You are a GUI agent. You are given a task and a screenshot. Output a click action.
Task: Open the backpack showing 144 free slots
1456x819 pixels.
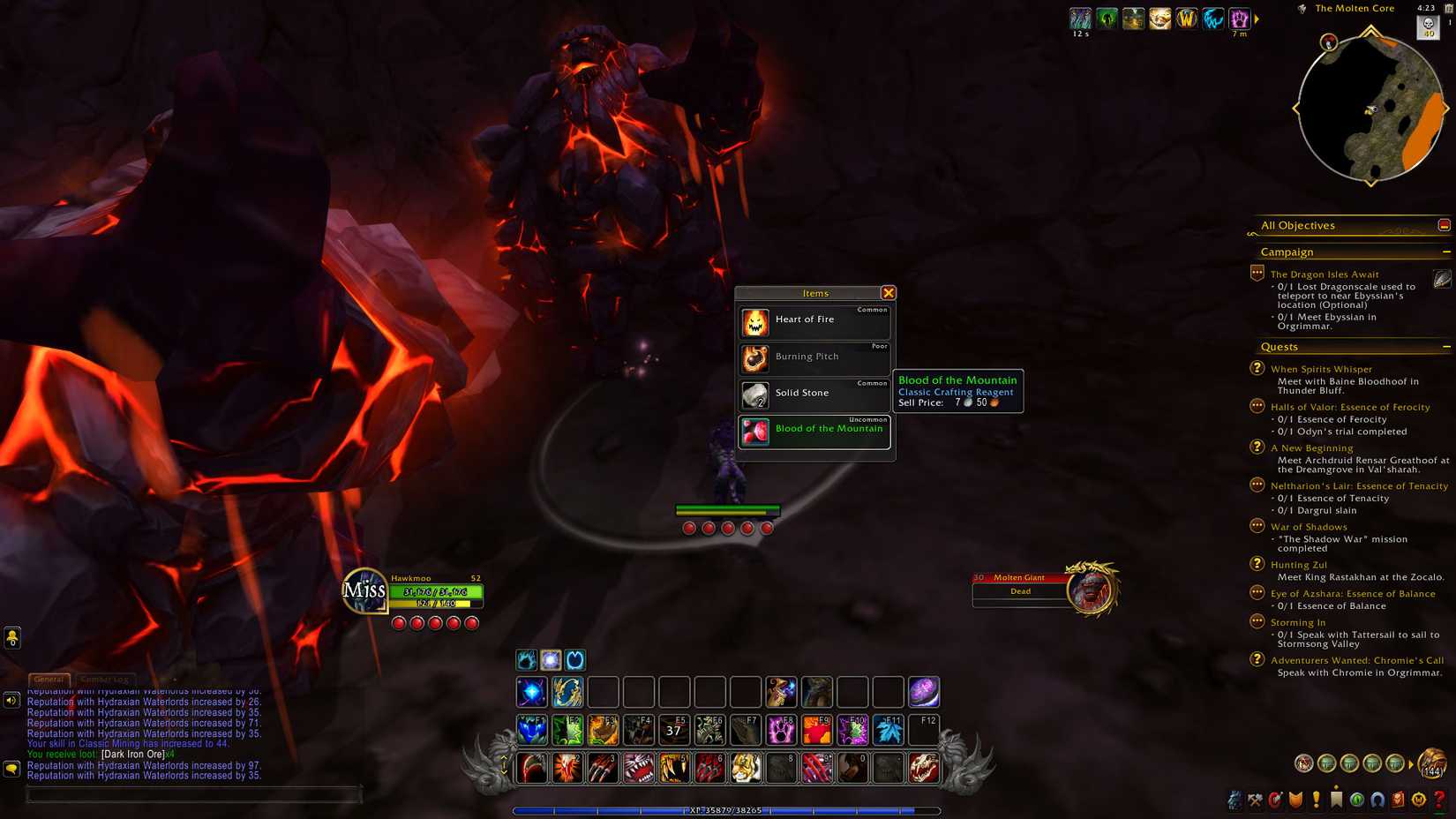[1431, 764]
